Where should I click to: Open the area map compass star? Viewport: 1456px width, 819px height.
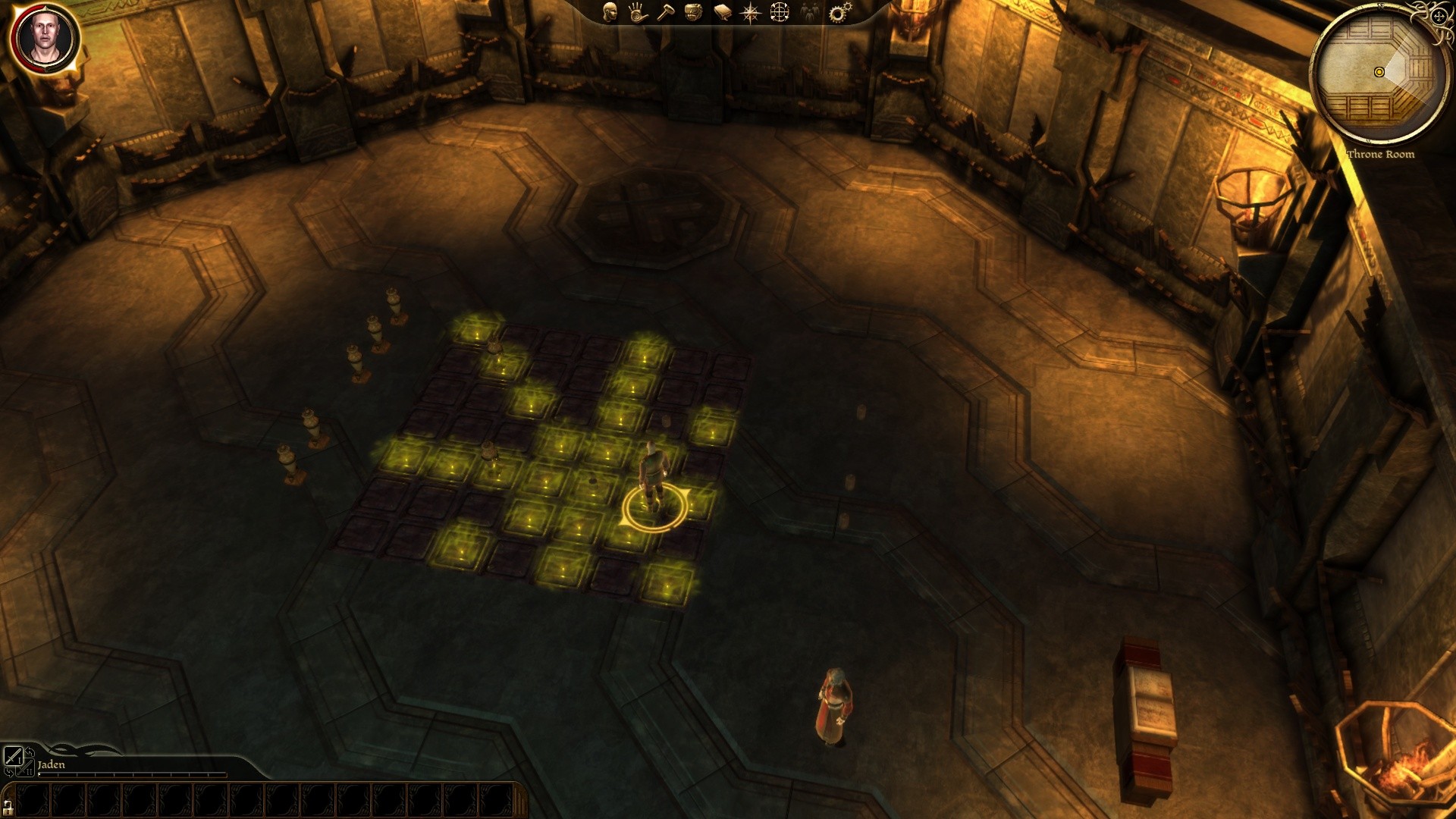click(750, 12)
